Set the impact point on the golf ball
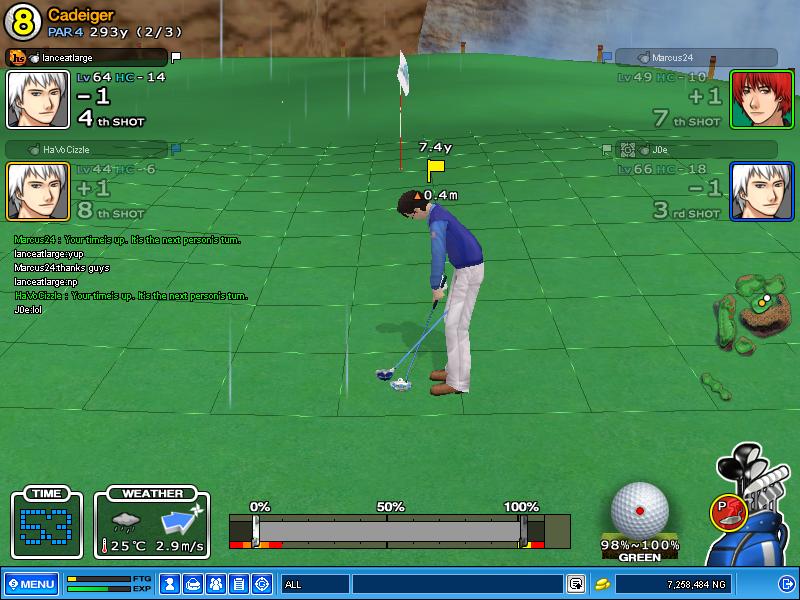This screenshot has height=600, width=800. click(639, 510)
